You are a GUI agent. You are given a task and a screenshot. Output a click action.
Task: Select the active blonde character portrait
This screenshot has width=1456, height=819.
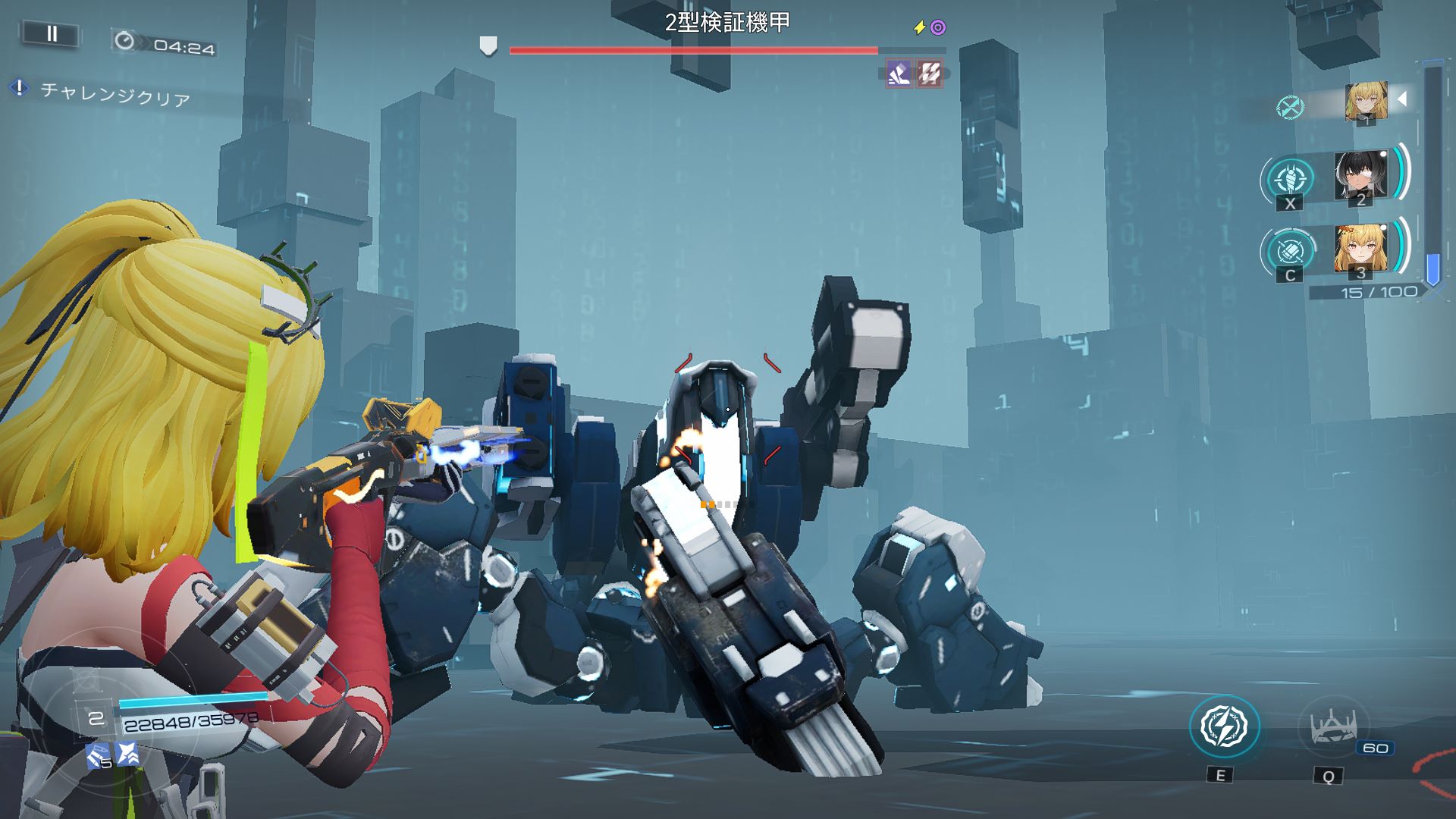(1366, 102)
